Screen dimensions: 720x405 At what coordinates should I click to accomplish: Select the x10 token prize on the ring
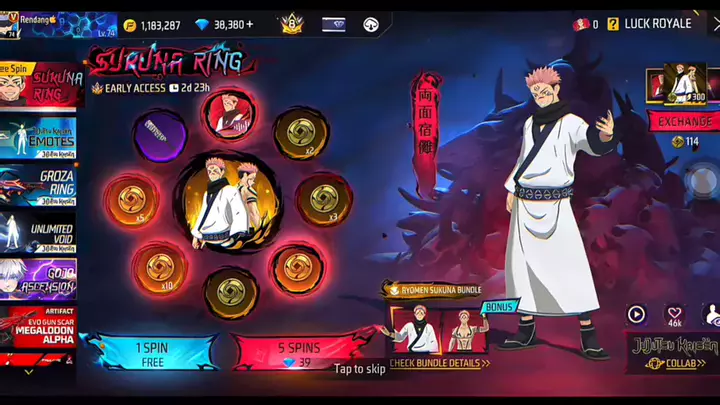pos(160,268)
